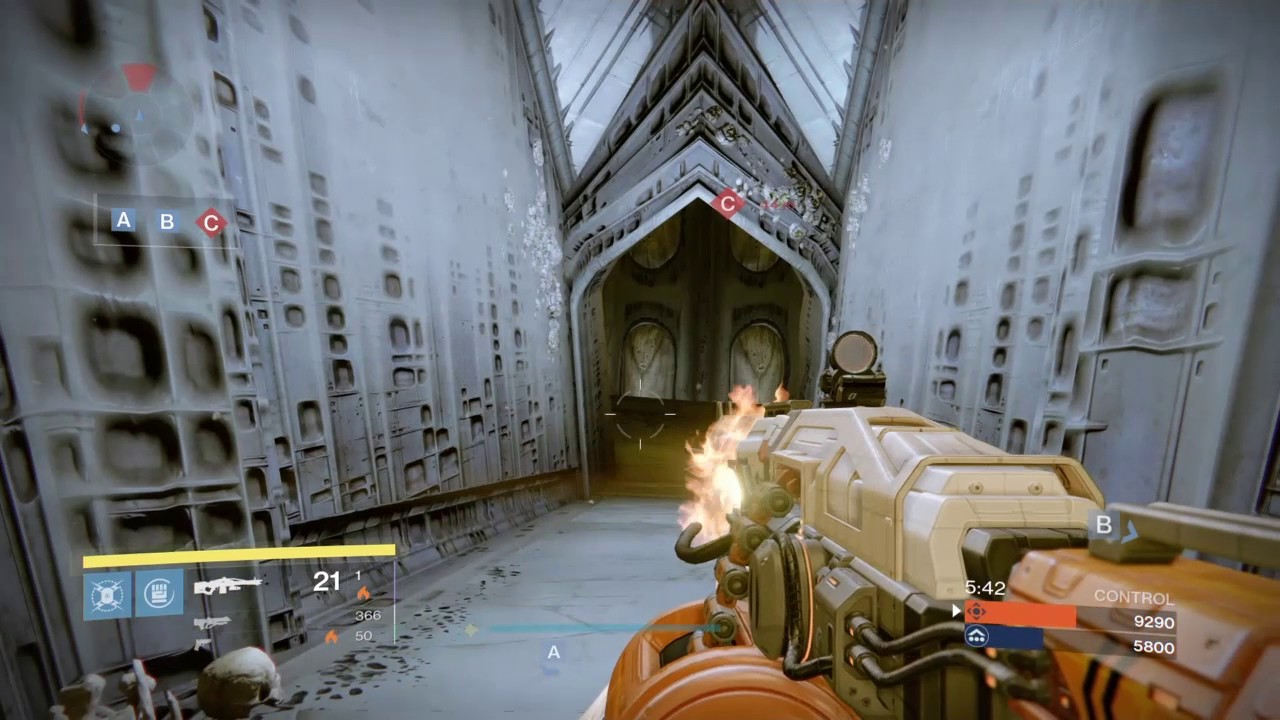Click the red team emblem
Screen dimensions: 1280x720
tap(977, 612)
